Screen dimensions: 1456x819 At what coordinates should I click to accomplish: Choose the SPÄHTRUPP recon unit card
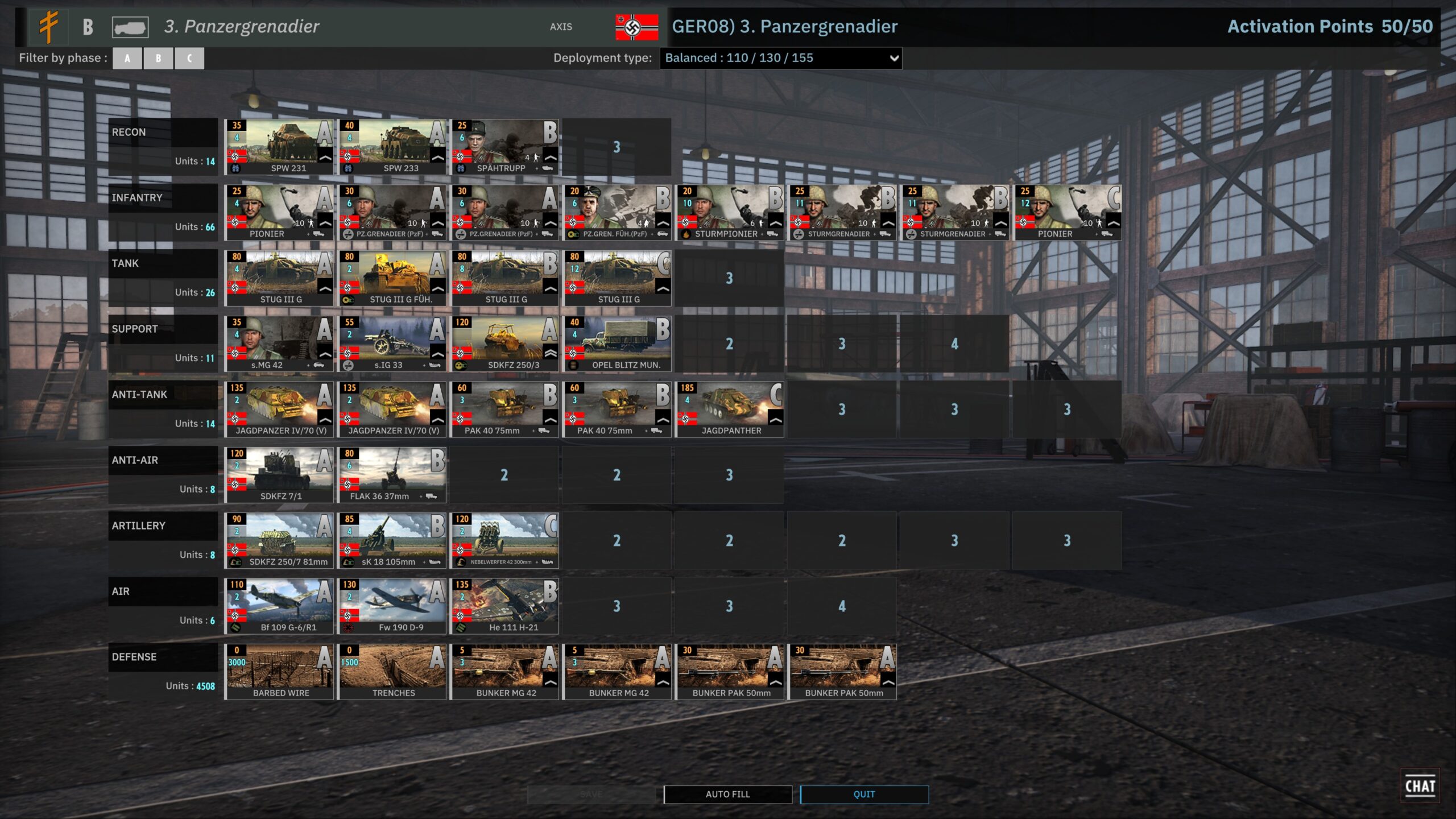tap(504, 147)
